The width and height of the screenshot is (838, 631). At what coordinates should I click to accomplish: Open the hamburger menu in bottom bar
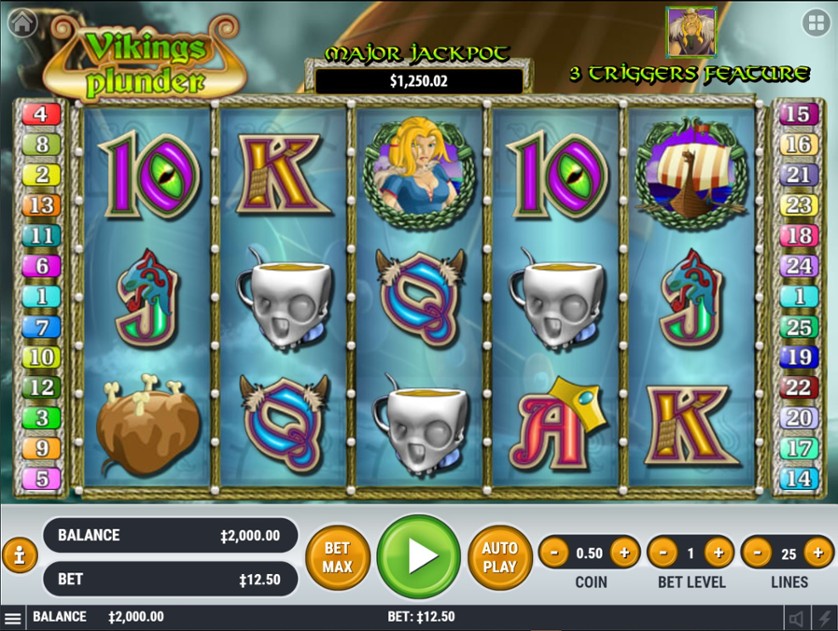coord(13,618)
